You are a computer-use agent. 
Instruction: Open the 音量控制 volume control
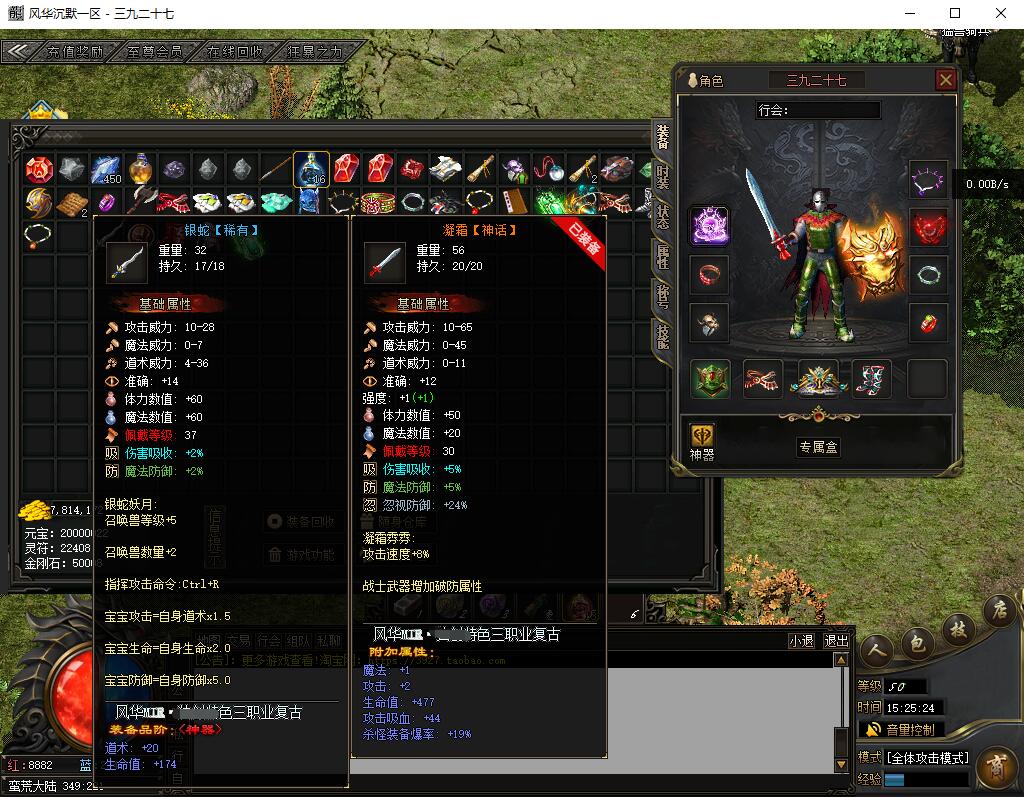[900, 730]
